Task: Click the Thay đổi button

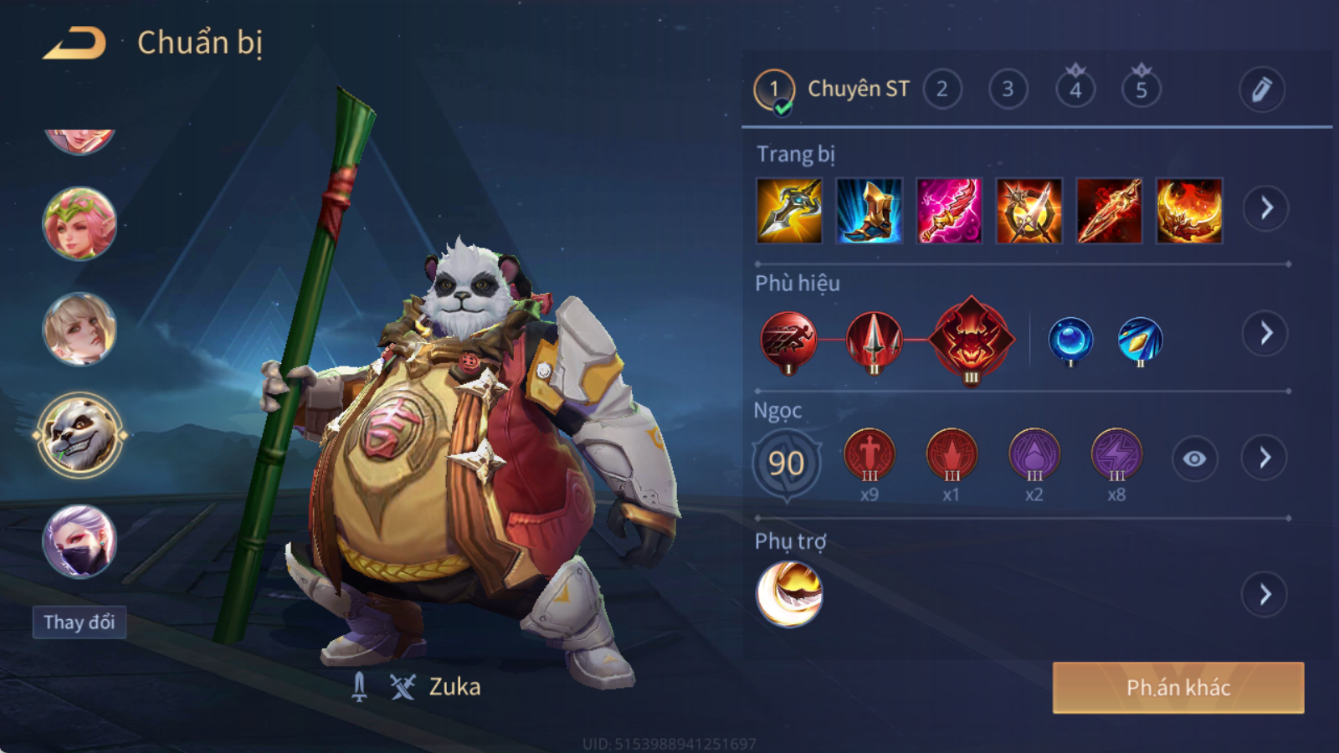Action: pyautogui.click(x=79, y=622)
